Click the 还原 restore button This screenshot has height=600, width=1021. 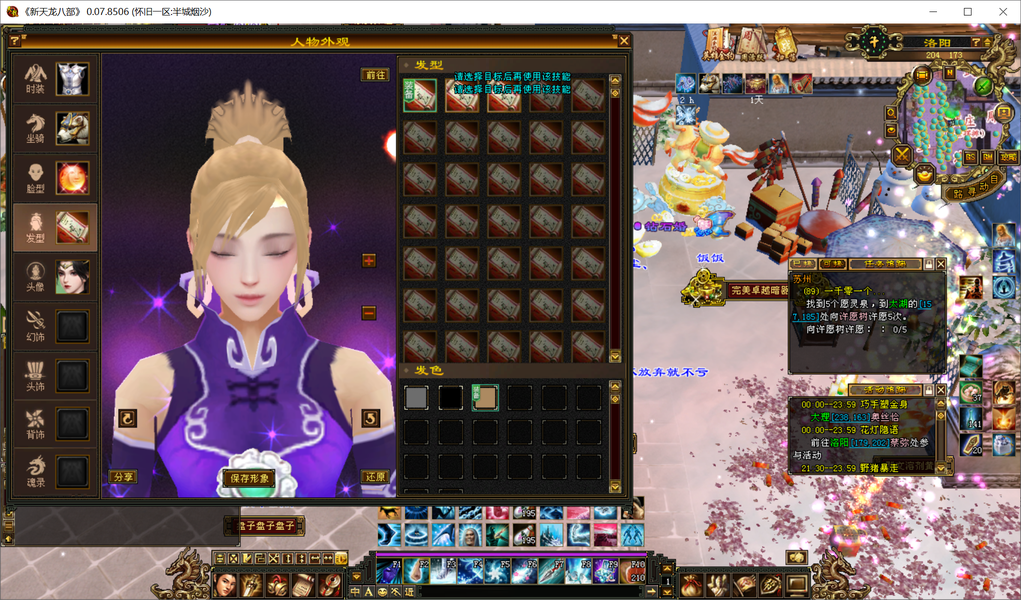coord(374,478)
